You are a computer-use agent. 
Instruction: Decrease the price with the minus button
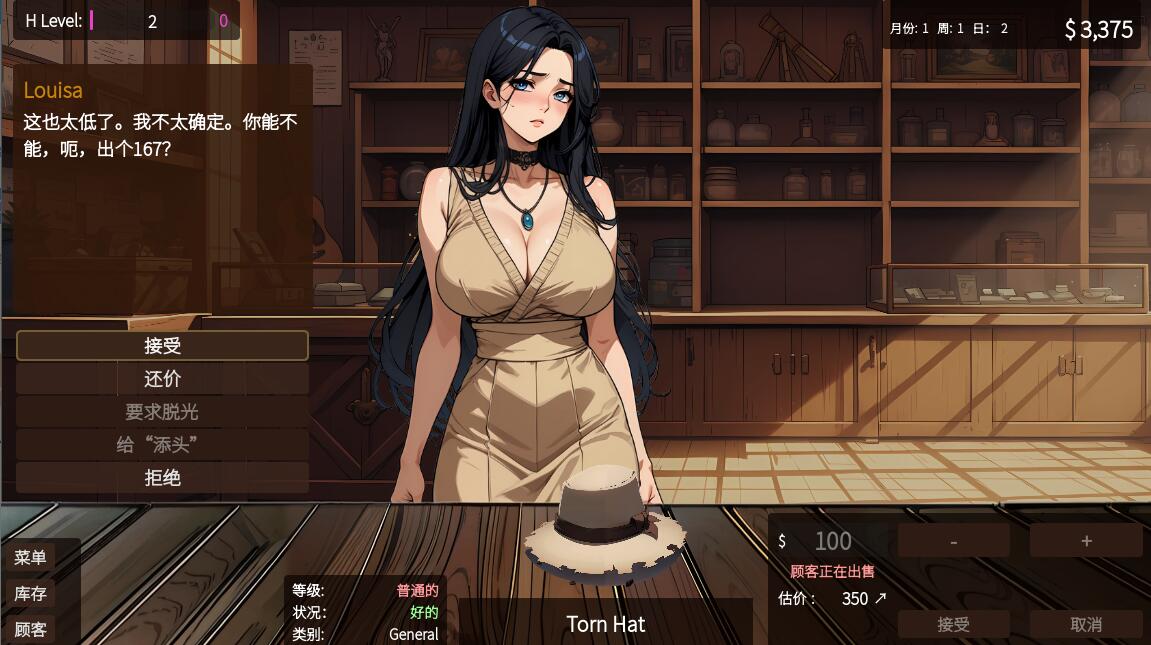point(953,541)
